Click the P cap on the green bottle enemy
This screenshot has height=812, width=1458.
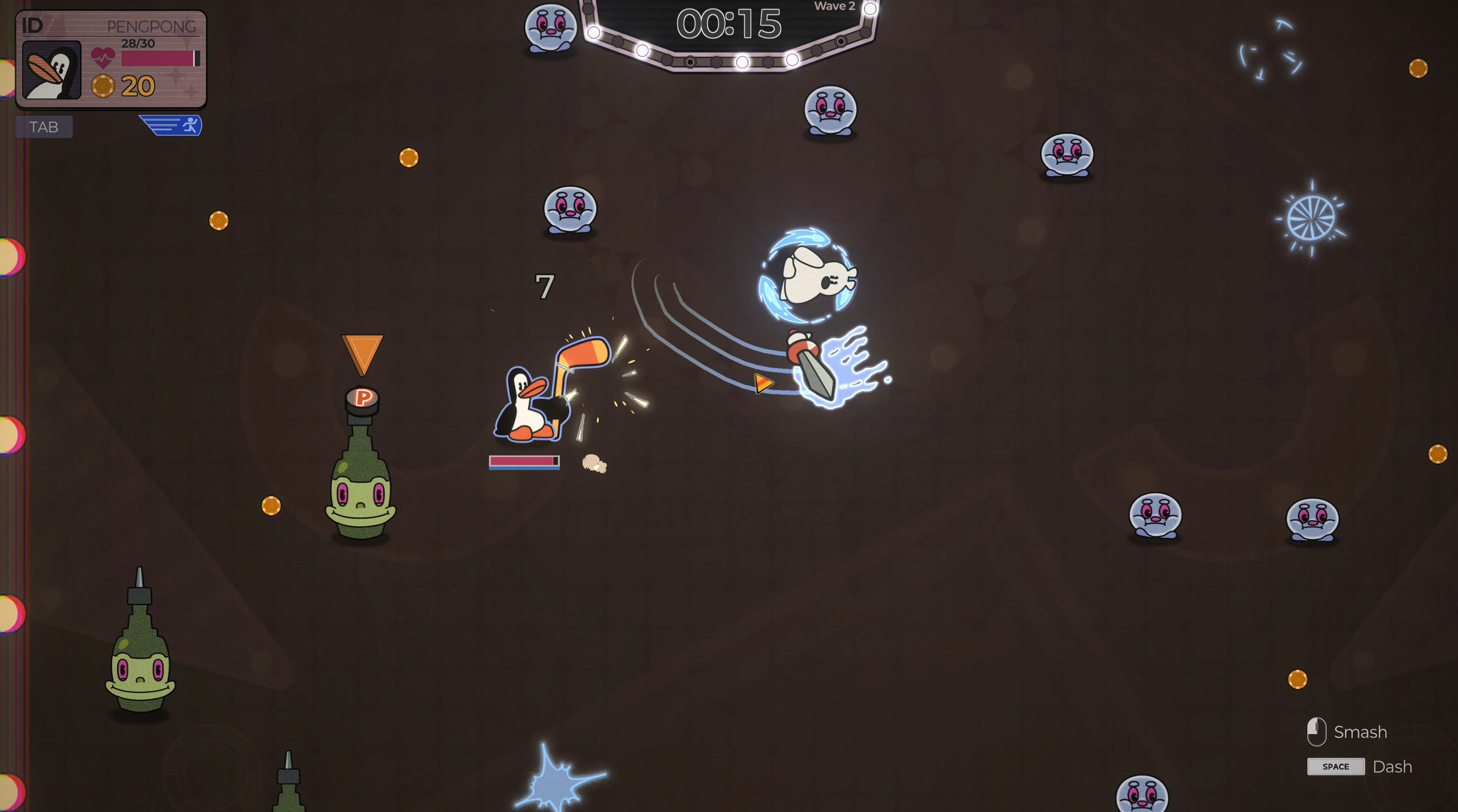click(x=362, y=400)
